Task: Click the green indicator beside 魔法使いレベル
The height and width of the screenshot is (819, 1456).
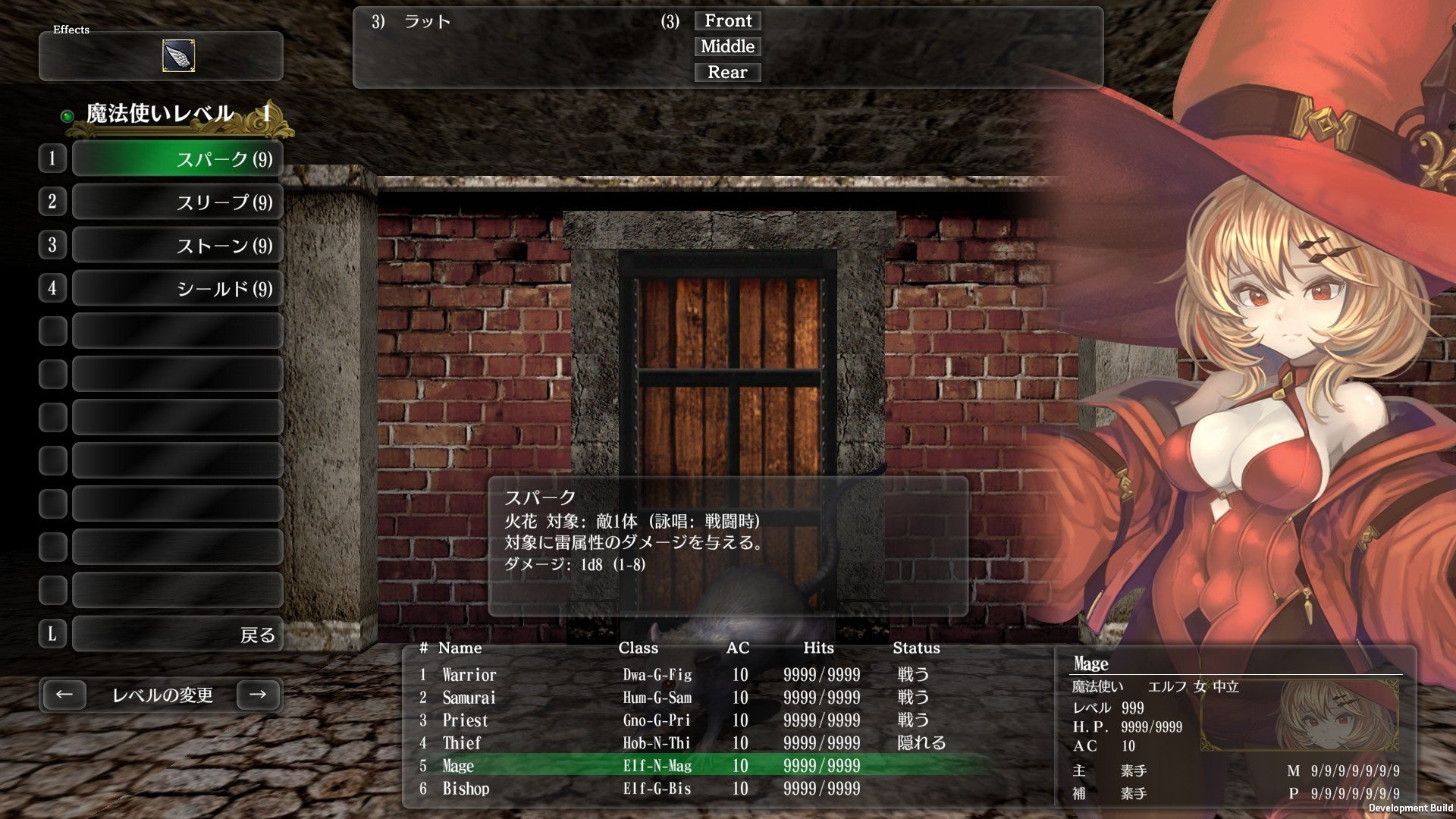Action: (x=66, y=116)
